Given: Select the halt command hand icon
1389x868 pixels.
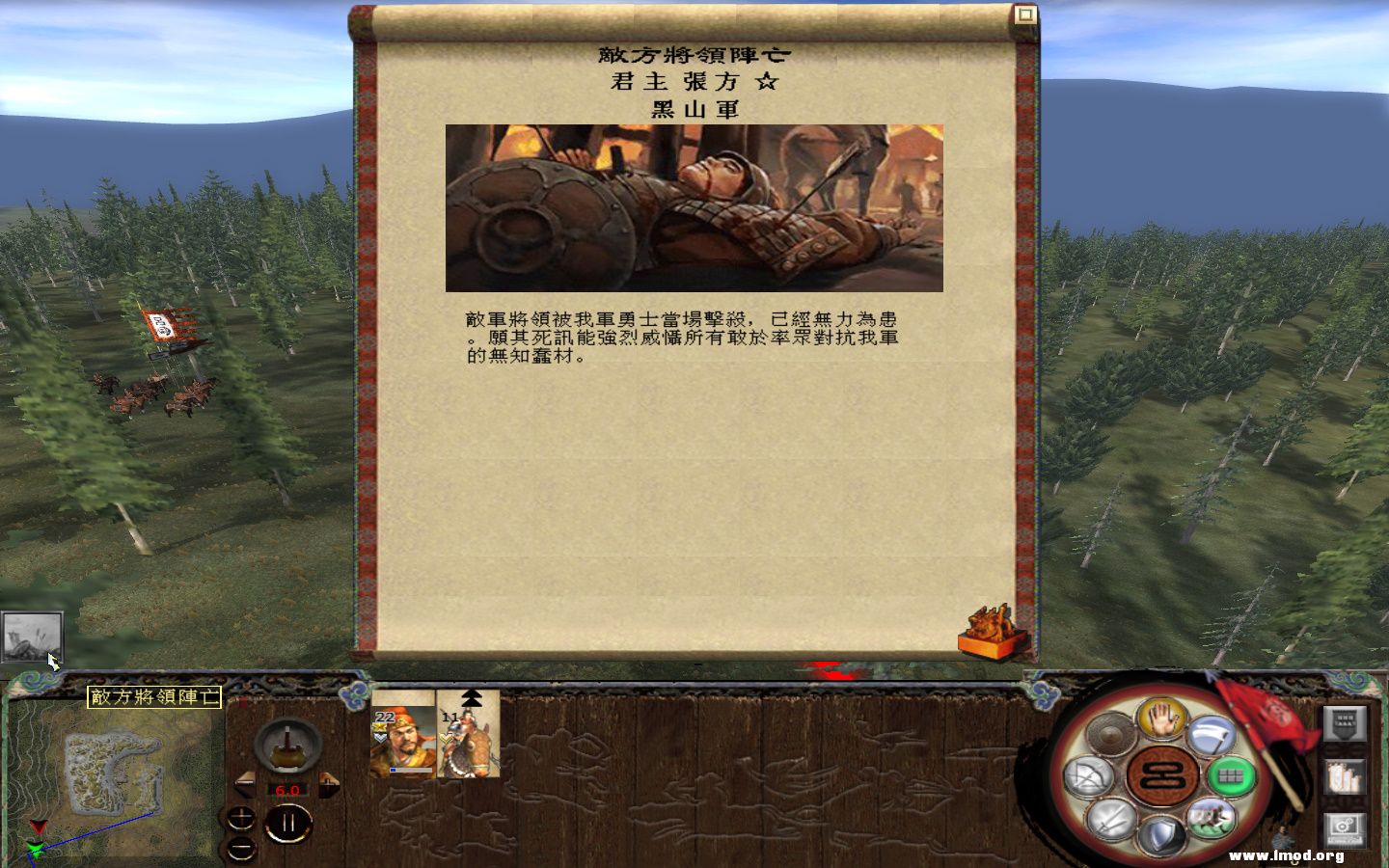Looking at the screenshot, I should (1160, 722).
